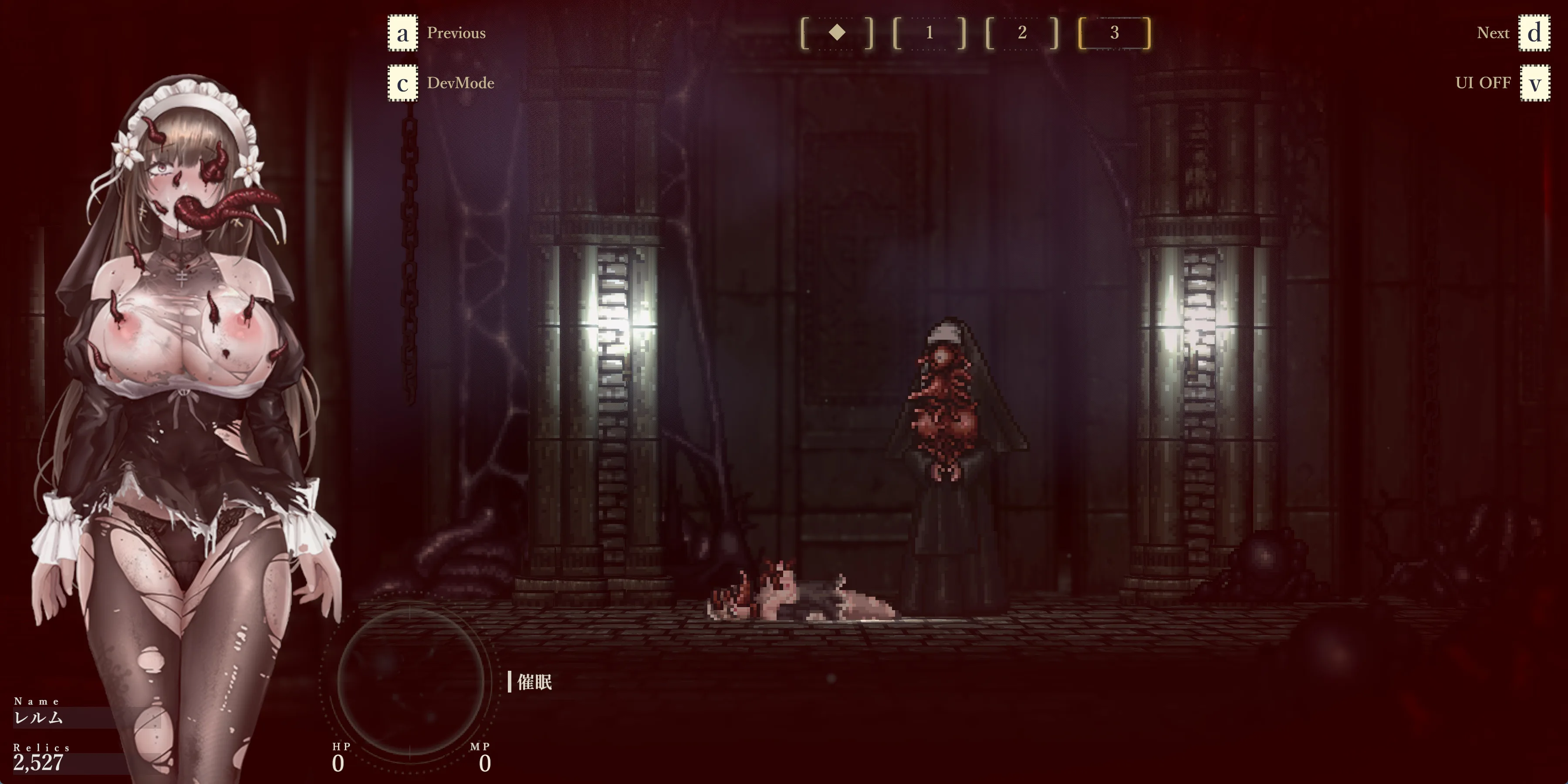Turn the interface off with UI OFF

[1483, 83]
